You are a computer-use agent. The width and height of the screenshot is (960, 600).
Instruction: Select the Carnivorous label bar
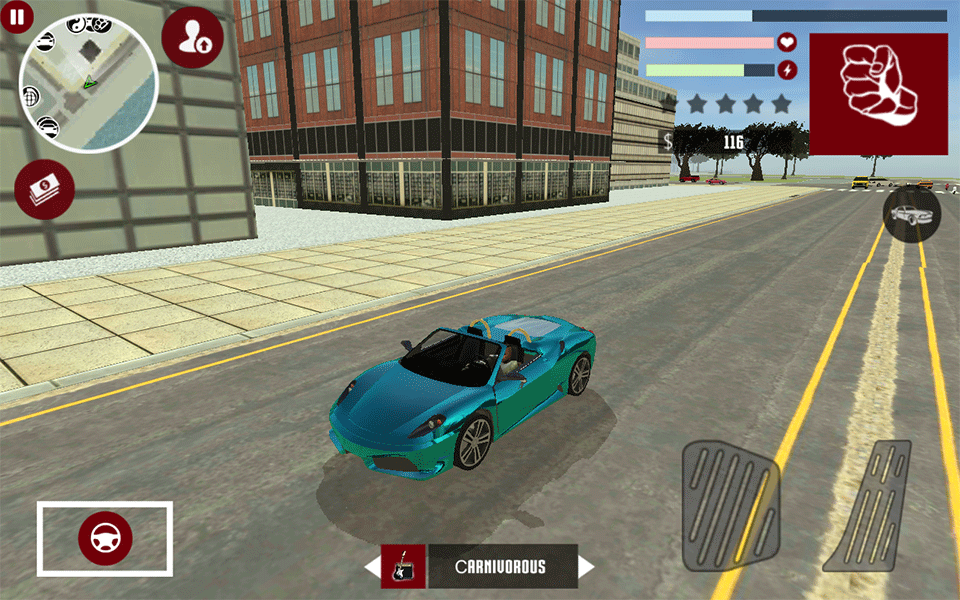[502, 567]
